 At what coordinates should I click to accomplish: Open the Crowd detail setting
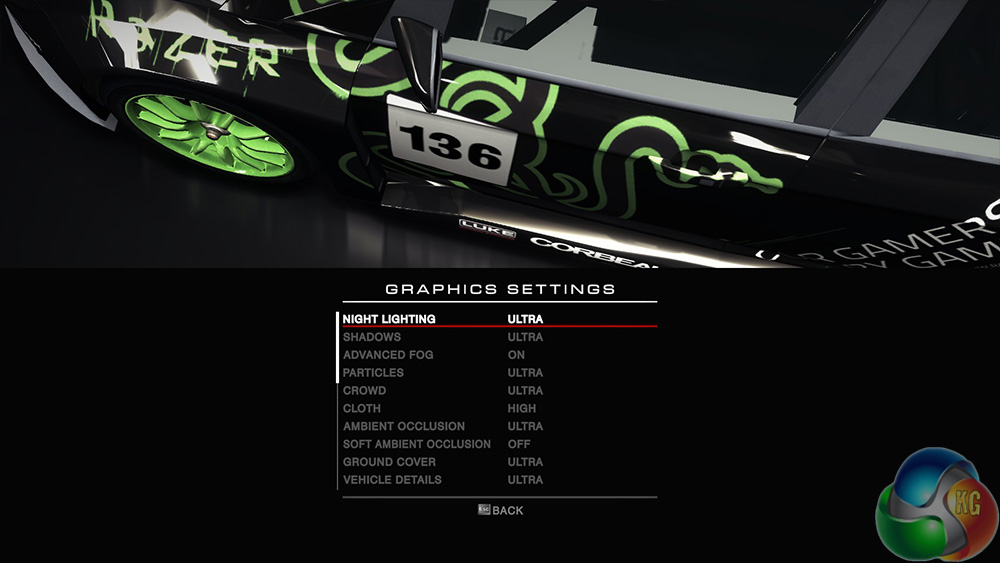pos(364,391)
